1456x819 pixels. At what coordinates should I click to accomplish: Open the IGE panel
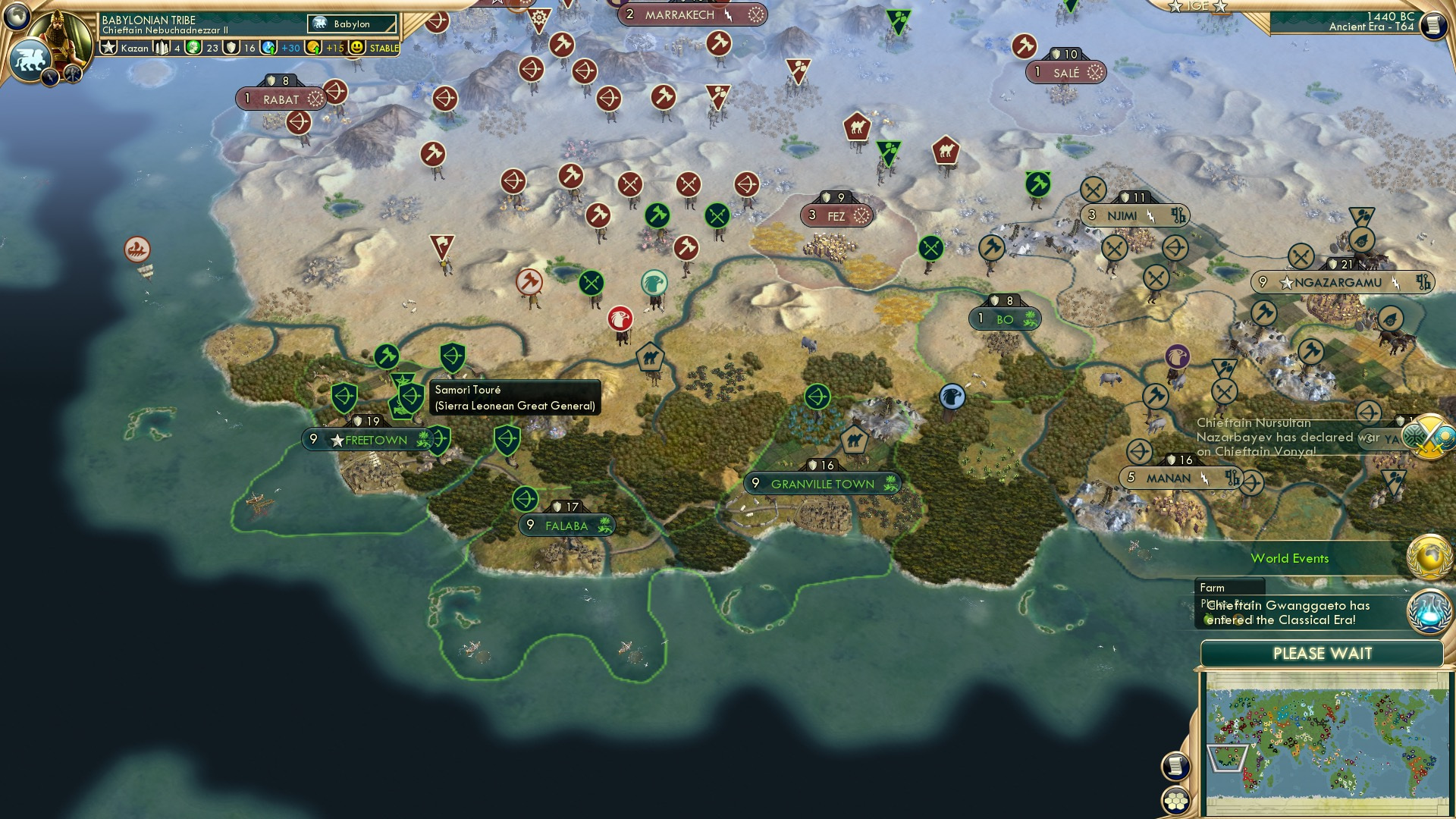1197,6
